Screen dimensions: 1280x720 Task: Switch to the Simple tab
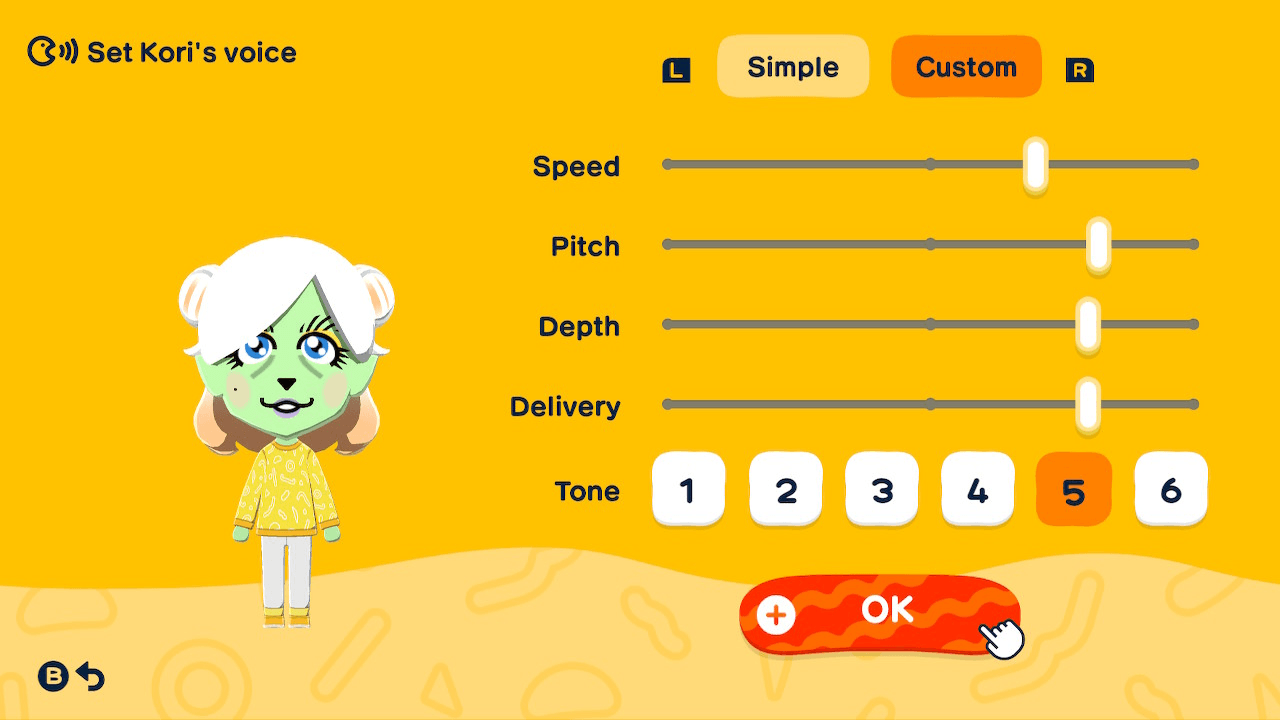coord(793,66)
